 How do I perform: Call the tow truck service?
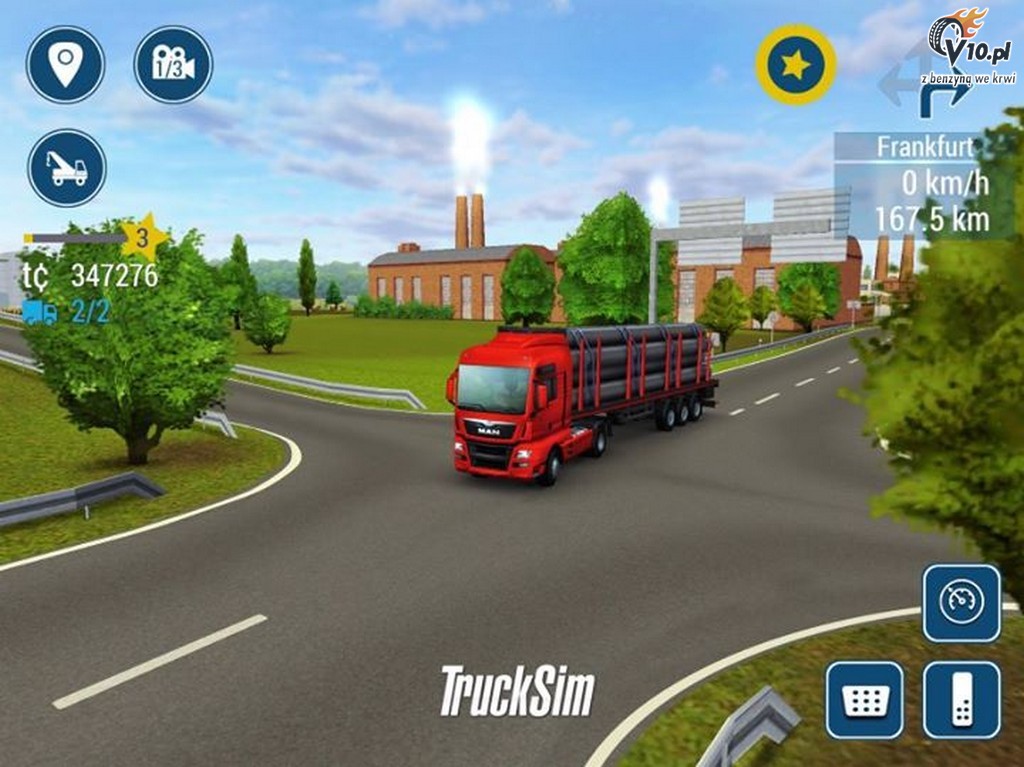coord(67,168)
